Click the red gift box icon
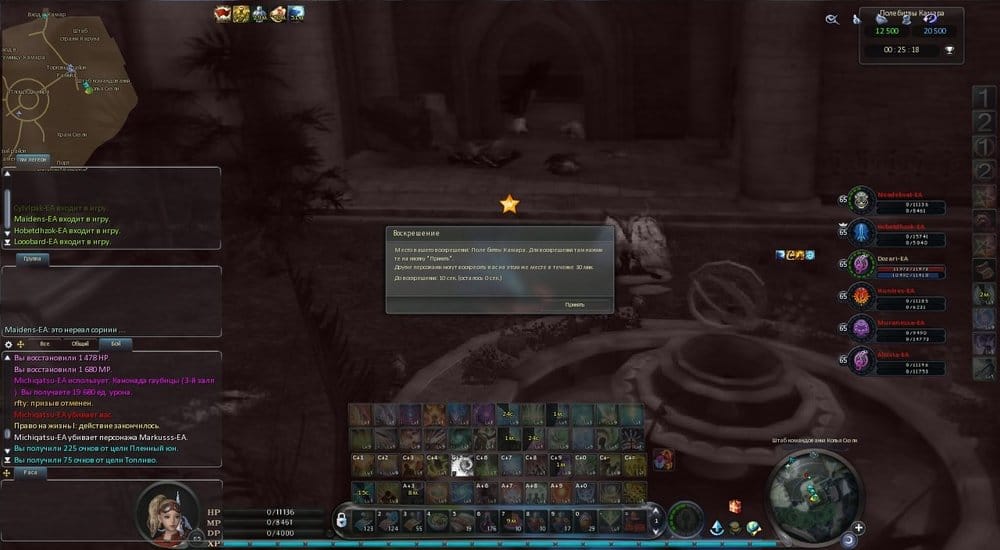Viewport: 1000px width, 550px height. (x=733, y=507)
